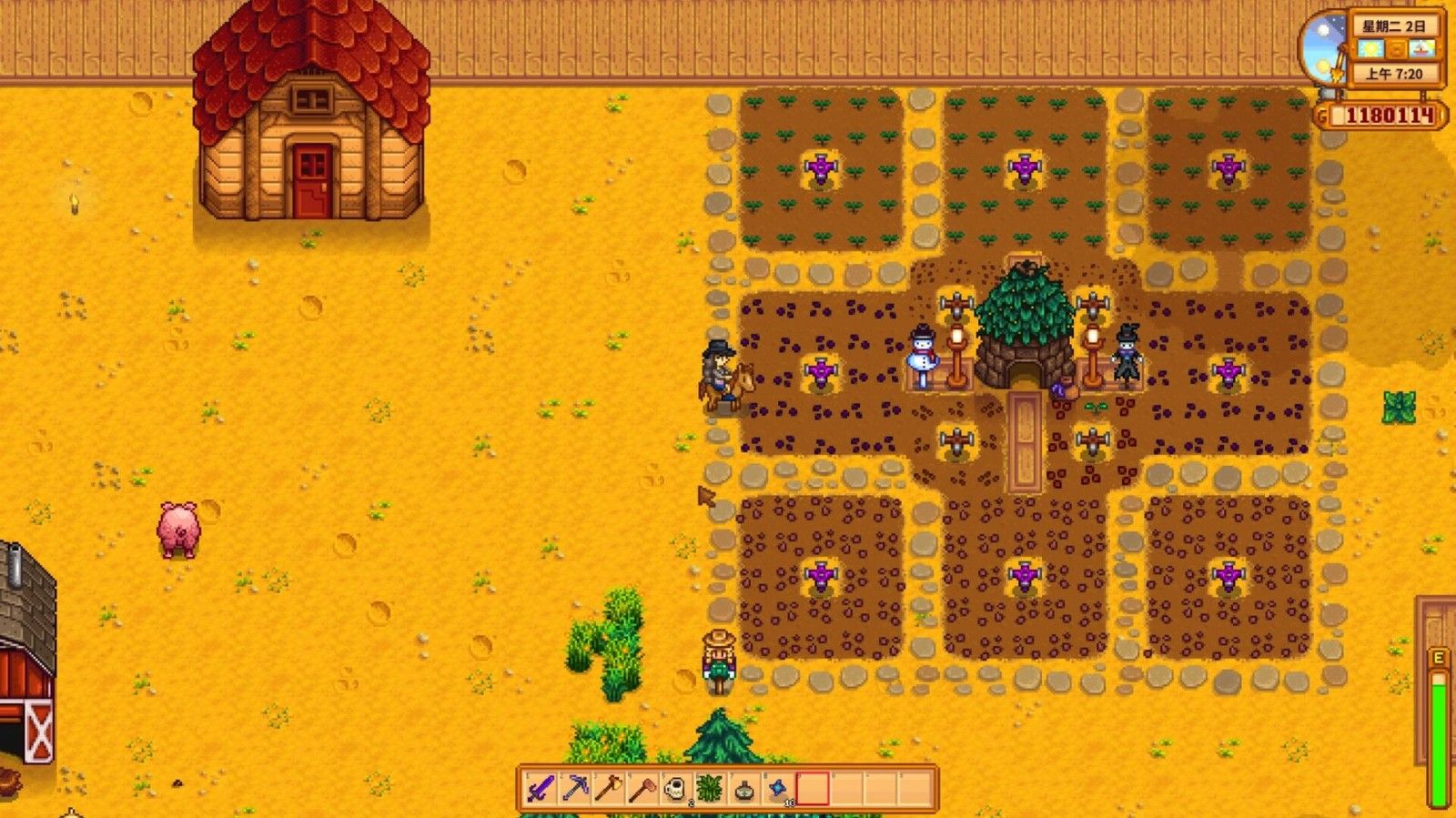
Task: Click the clock showing 上午 7:20
Action: tap(1393, 73)
